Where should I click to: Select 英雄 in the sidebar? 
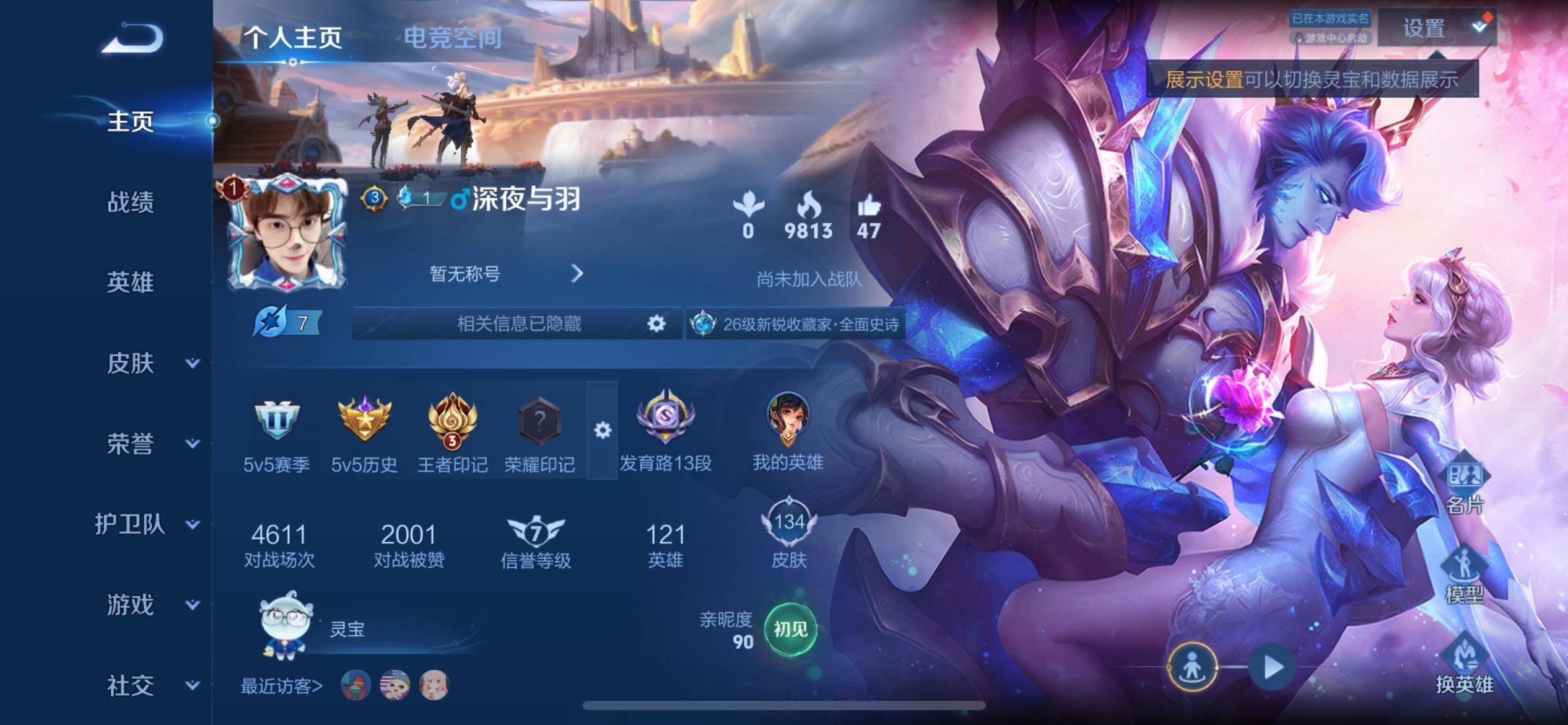point(130,283)
